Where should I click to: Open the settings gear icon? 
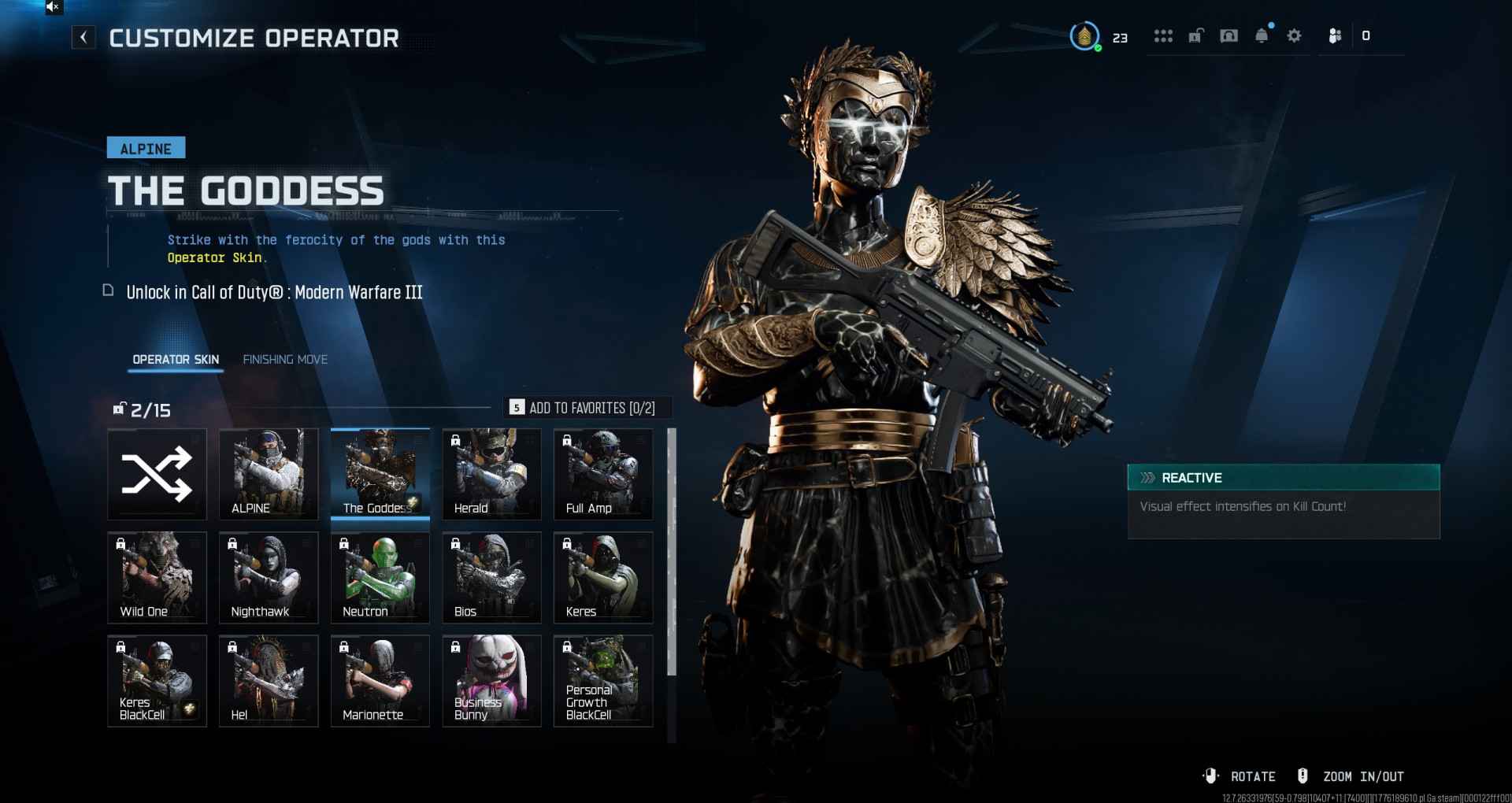pos(1294,36)
